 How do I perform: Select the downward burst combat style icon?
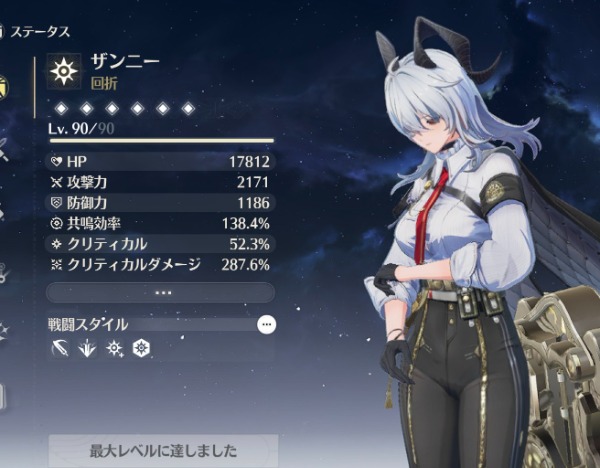[87, 349]
